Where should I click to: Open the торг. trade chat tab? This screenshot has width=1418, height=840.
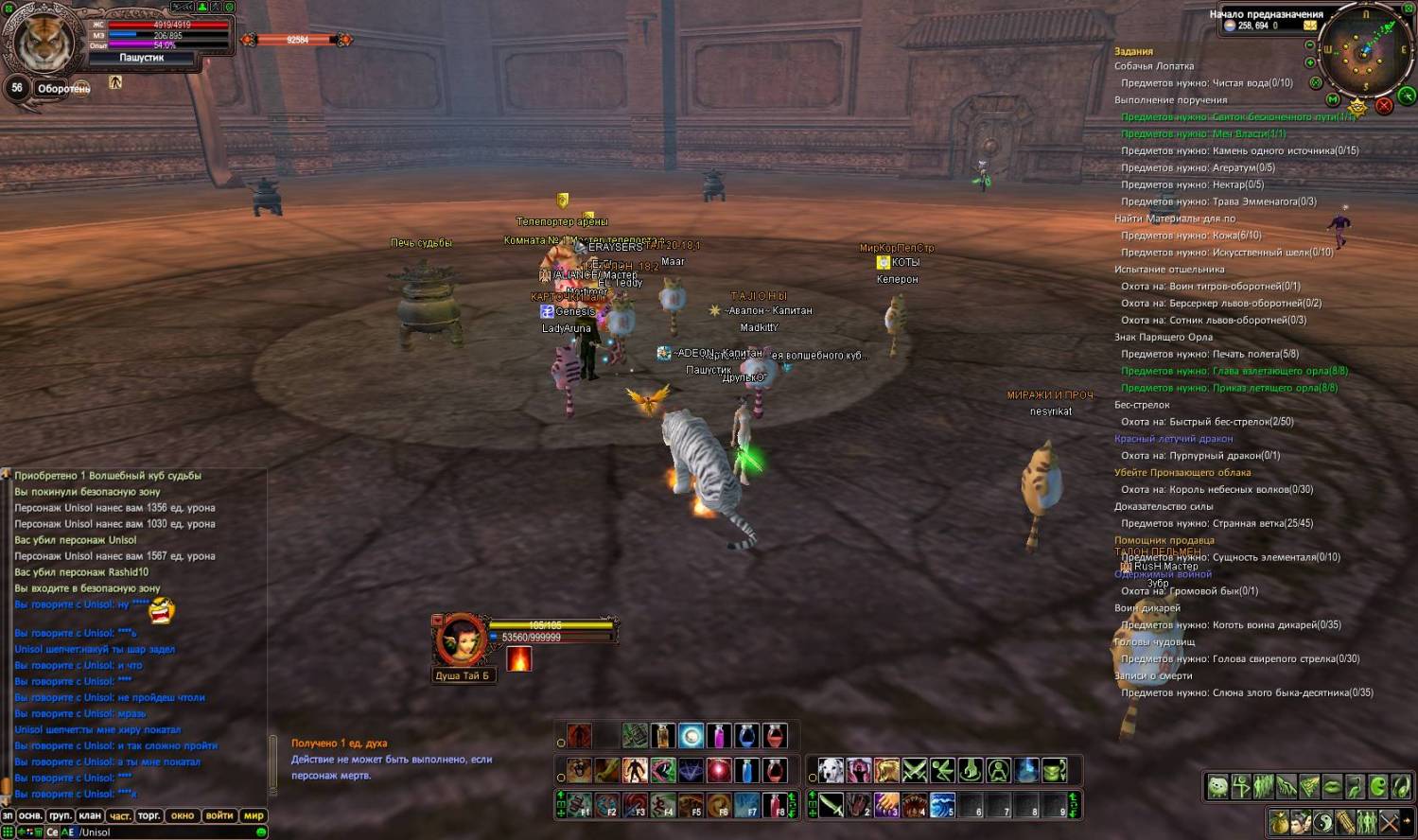[149, 815]
